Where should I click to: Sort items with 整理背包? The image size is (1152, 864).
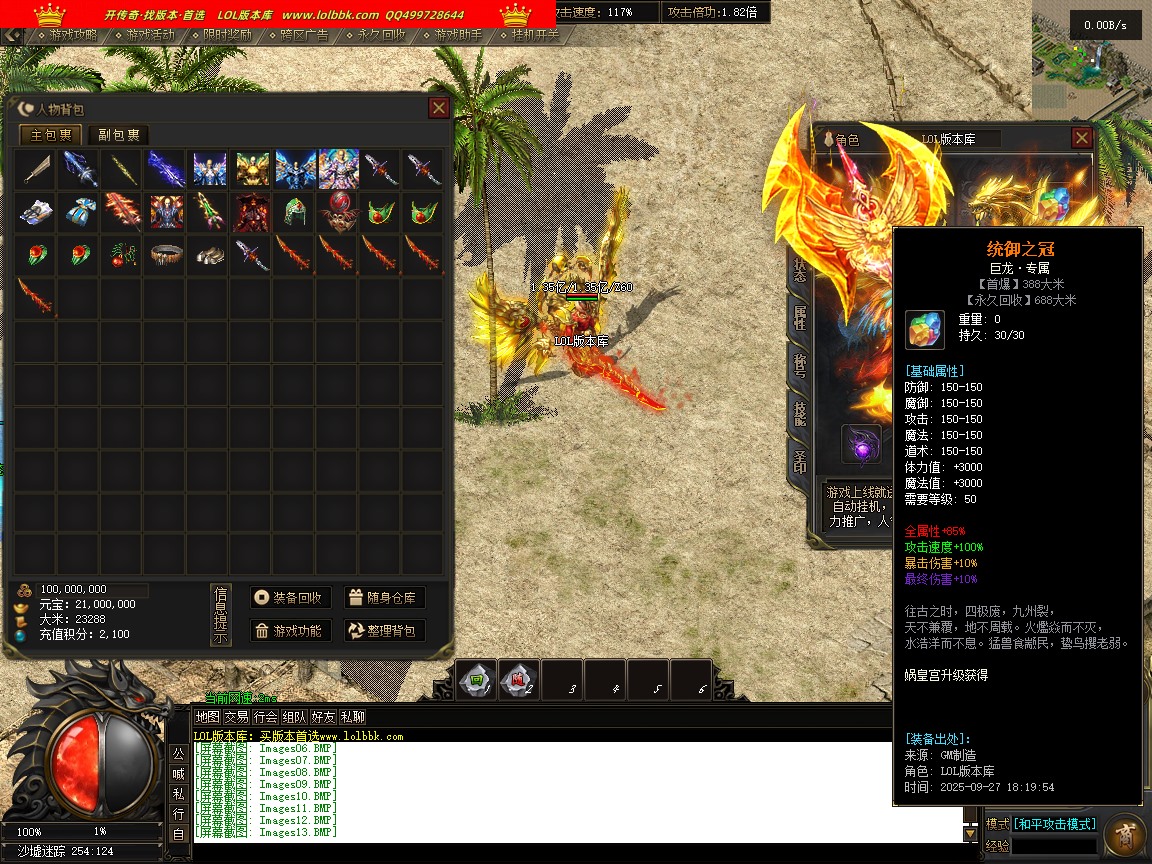385,631
